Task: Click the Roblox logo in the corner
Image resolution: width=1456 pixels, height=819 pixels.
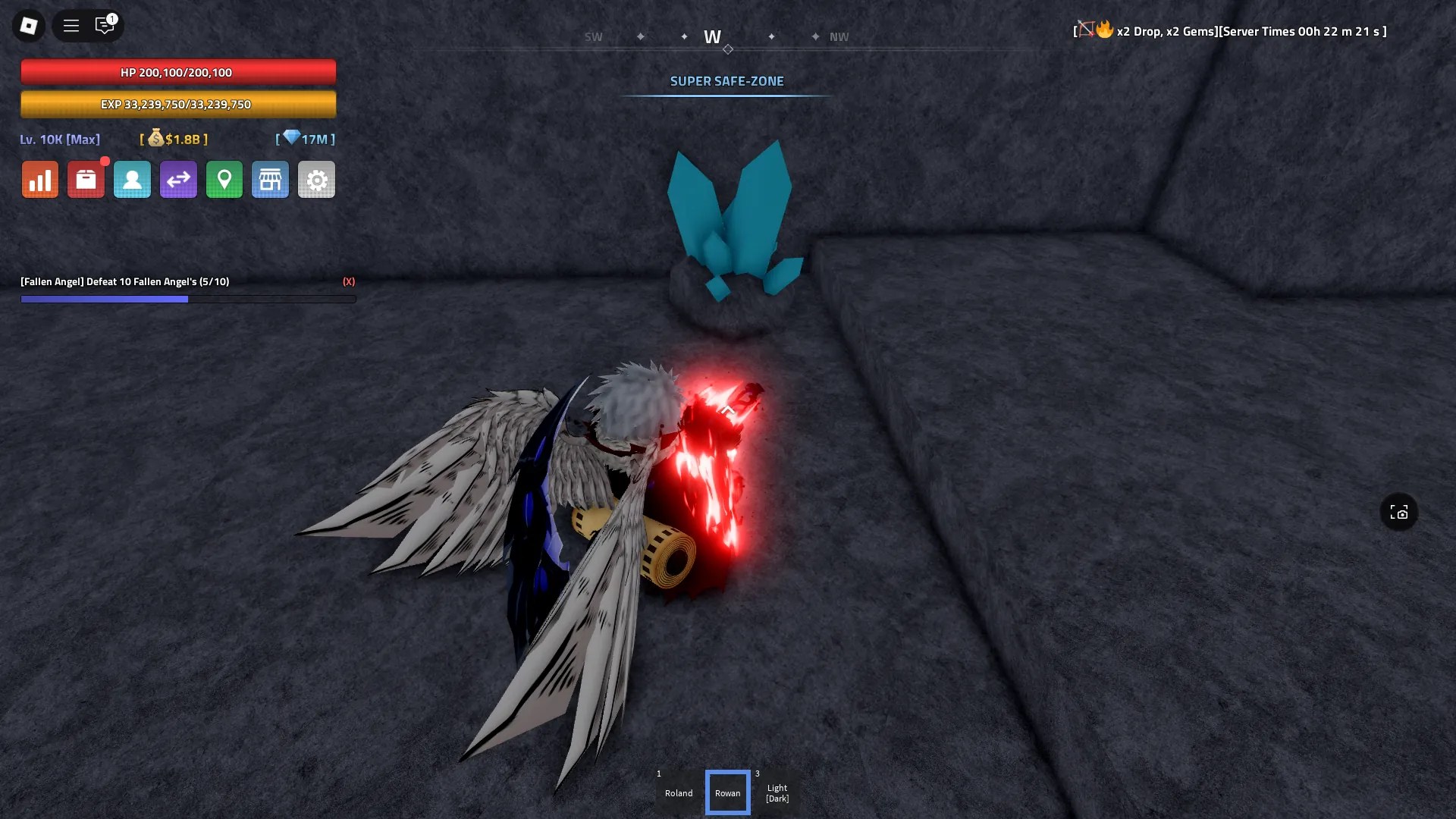Action: pos(28,25)
